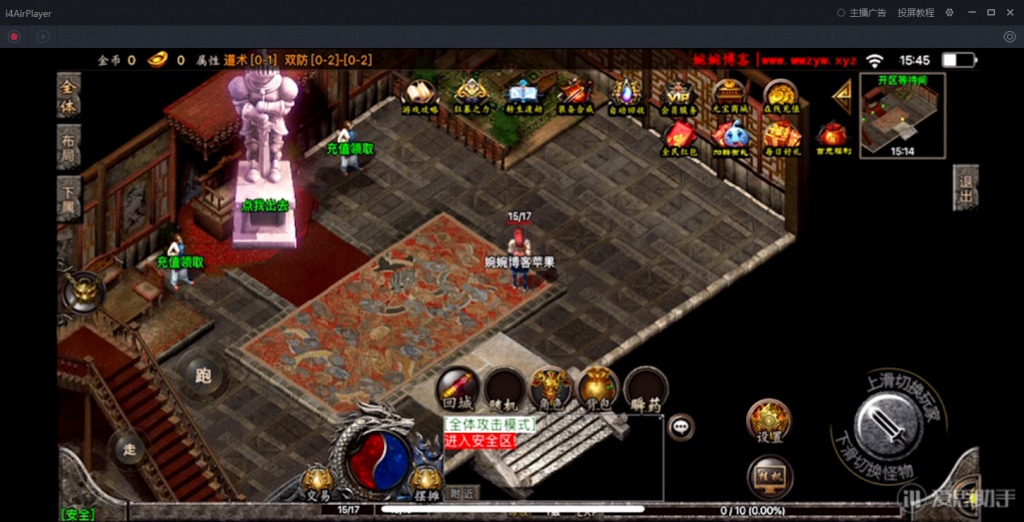Open the 每日好礼 daily gift icon
The height and width of the screenshot is (522, 1024).
(x=780, y=136)
